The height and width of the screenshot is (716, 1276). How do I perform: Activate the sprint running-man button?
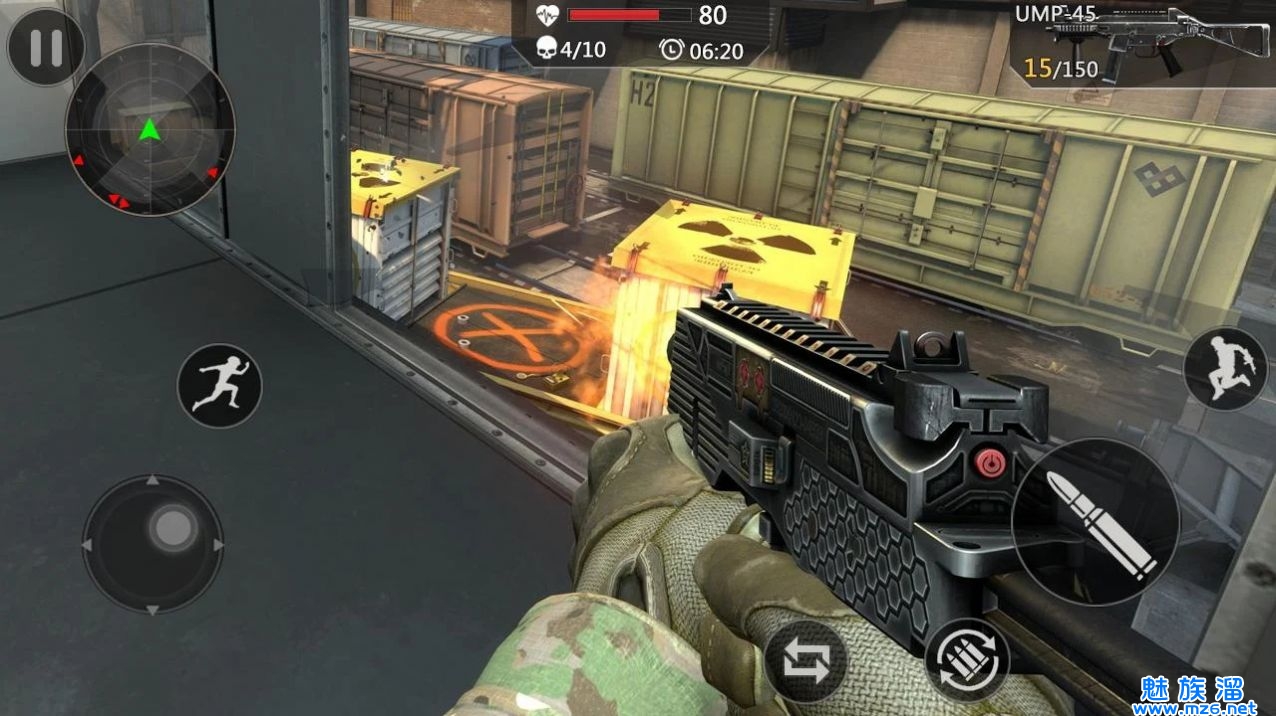[x=219, y=386]
